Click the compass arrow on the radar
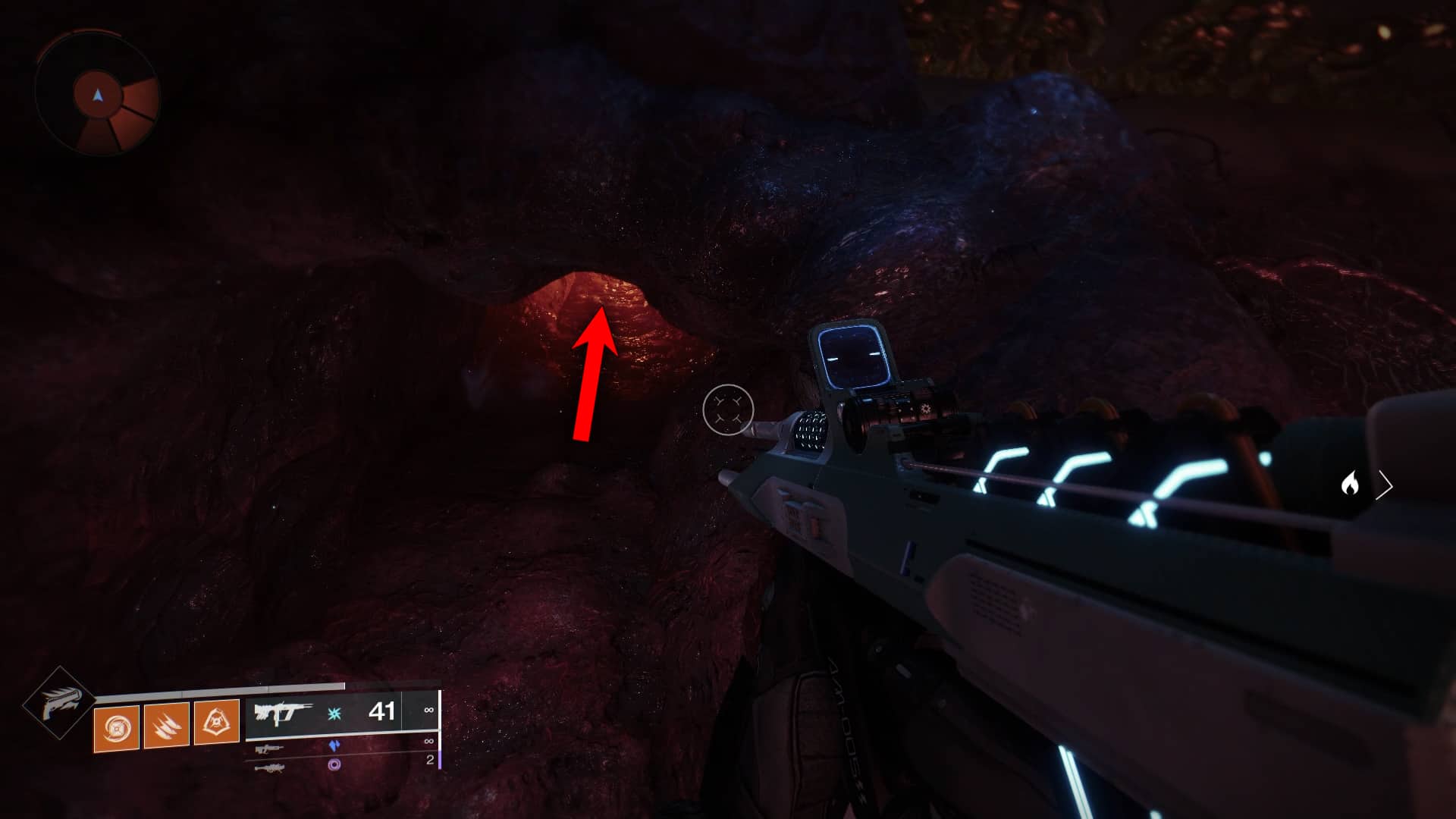1456x819 pixels. (x=98, y=96)
